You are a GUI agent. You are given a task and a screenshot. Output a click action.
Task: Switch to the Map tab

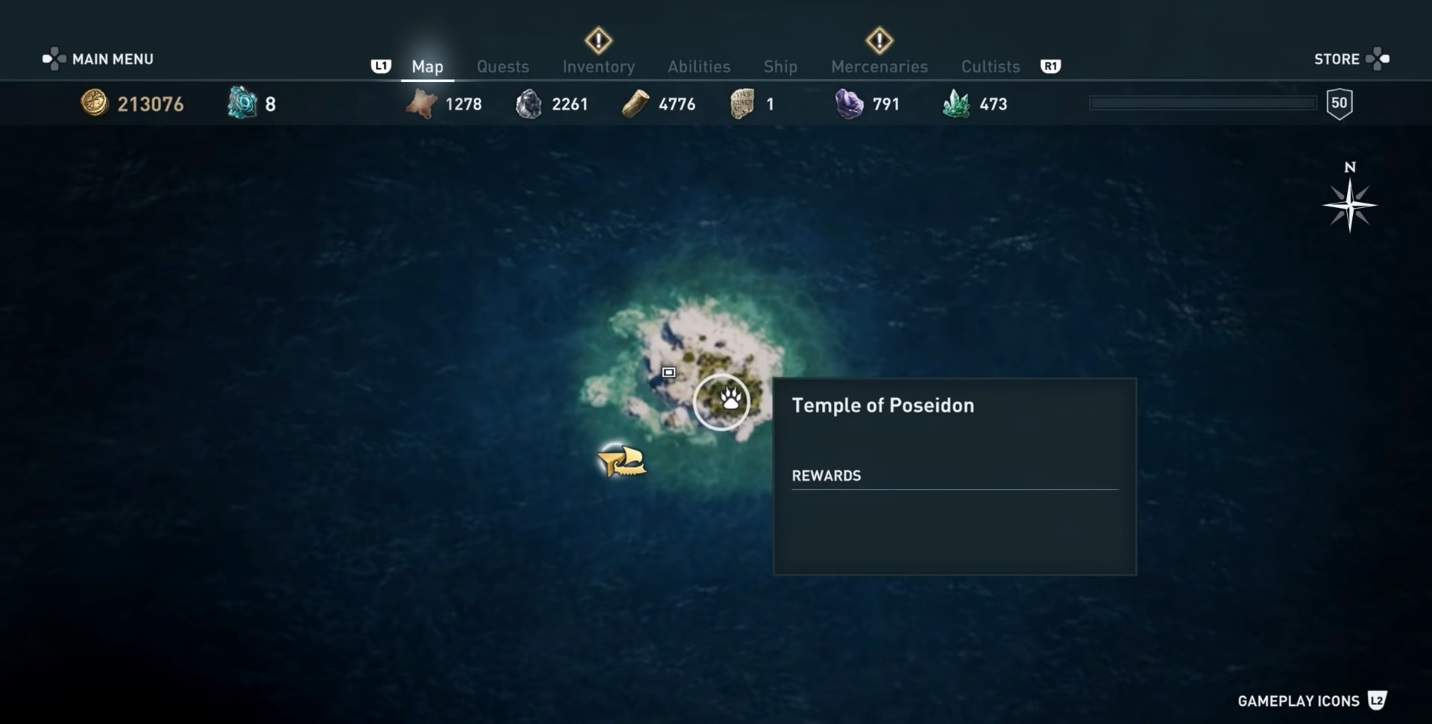(427, 67)
